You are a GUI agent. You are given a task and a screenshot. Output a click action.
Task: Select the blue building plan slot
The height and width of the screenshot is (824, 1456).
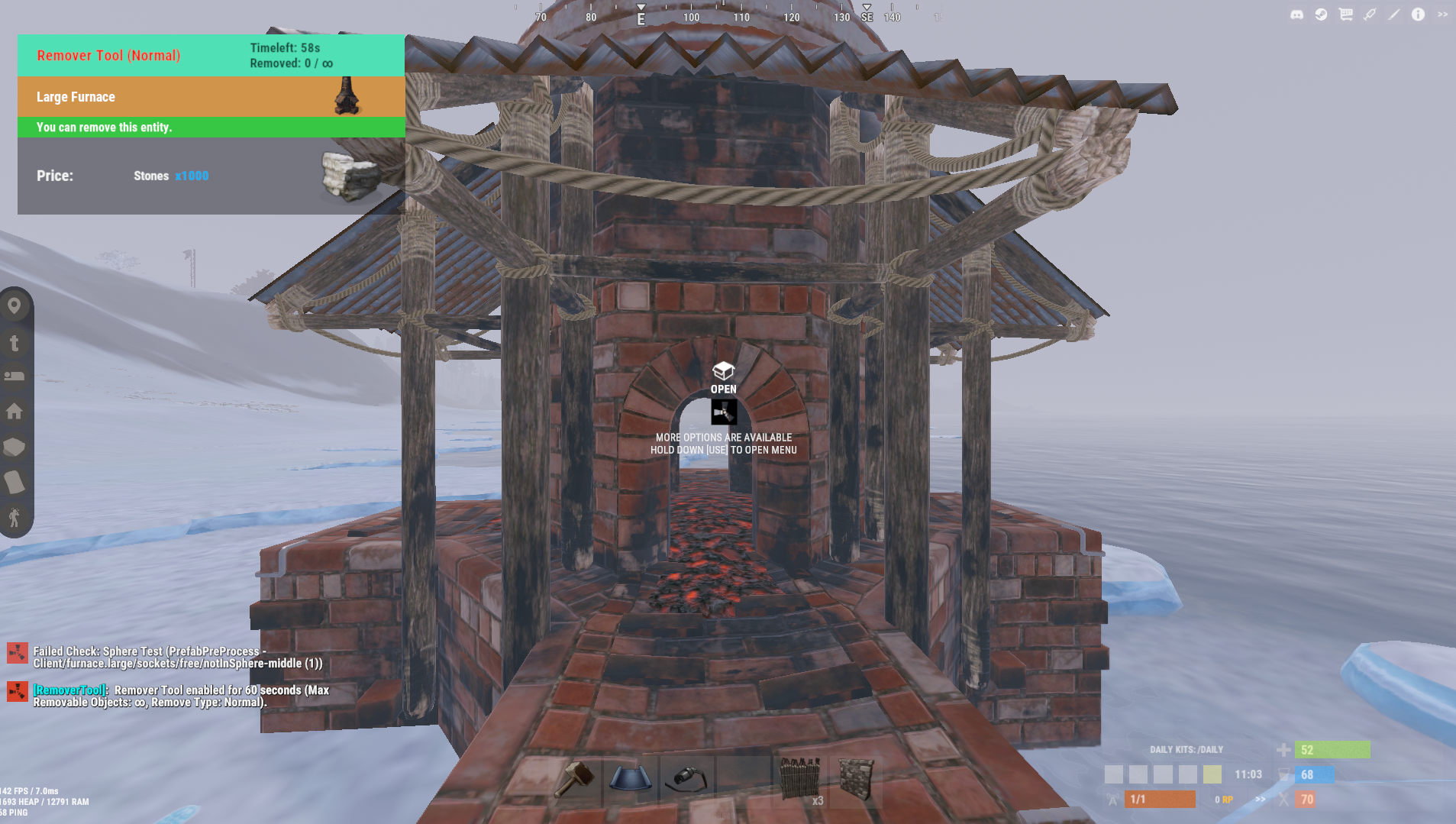pos(630,780)
